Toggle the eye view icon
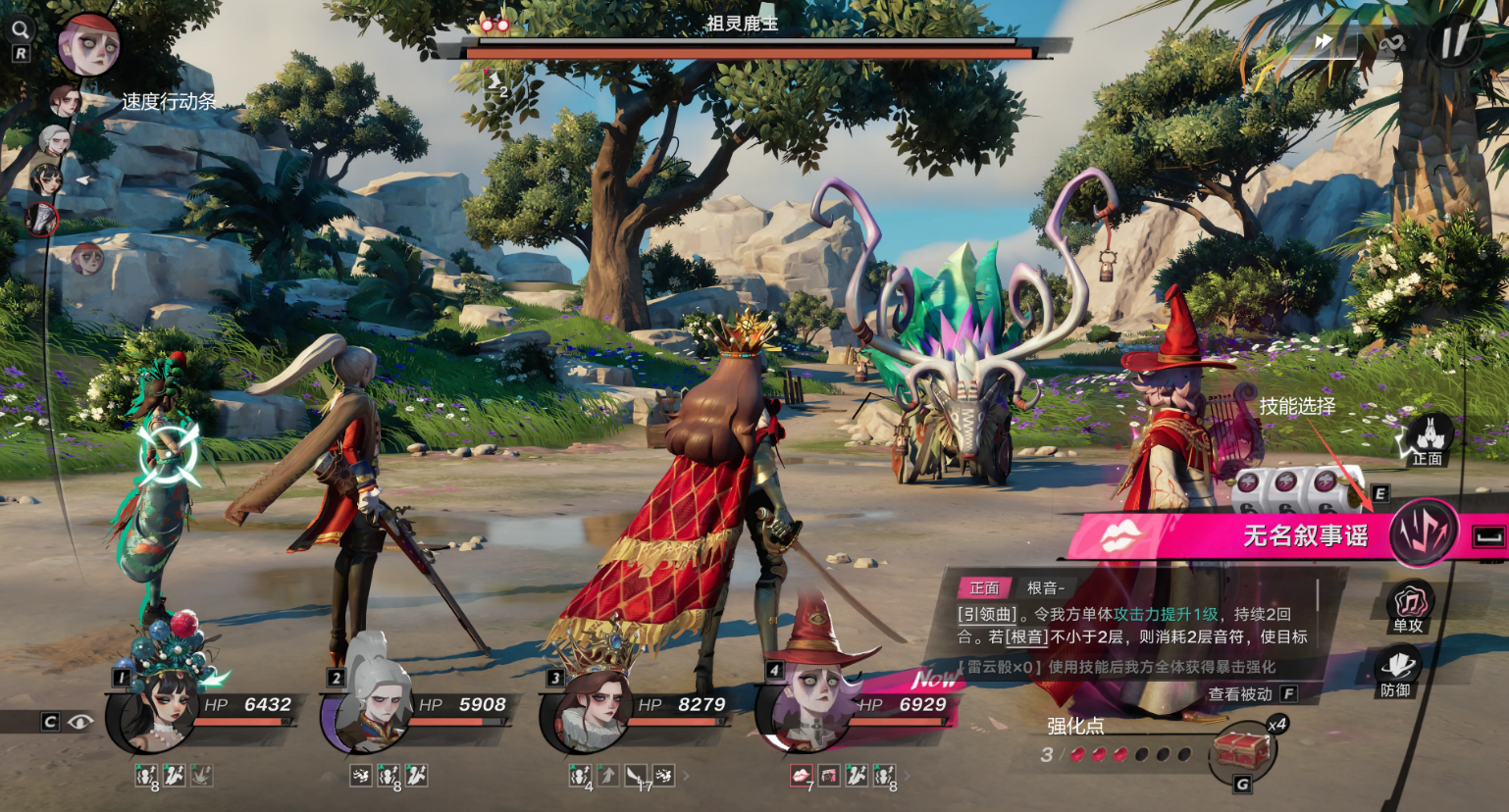Viewport: 1509px width, 812px height. point(80,722)
